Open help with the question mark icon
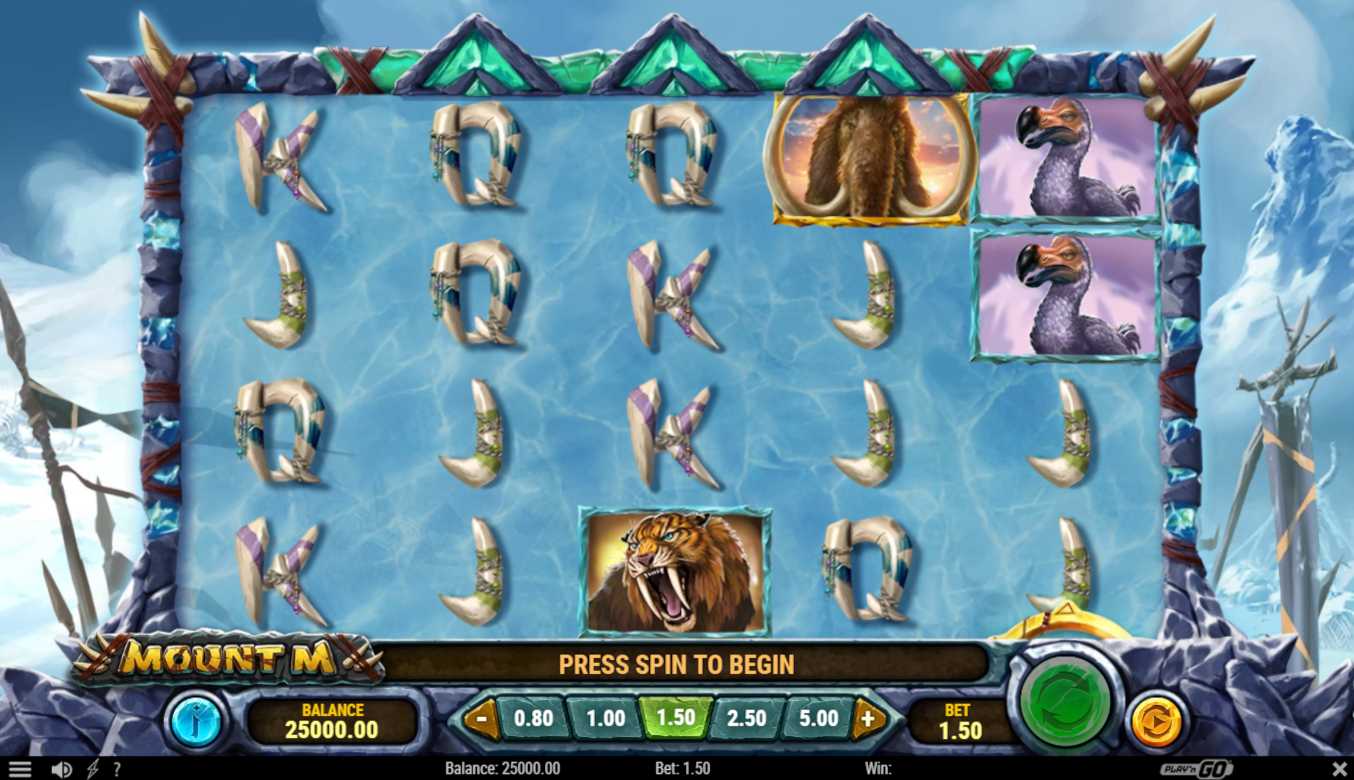 117,769
